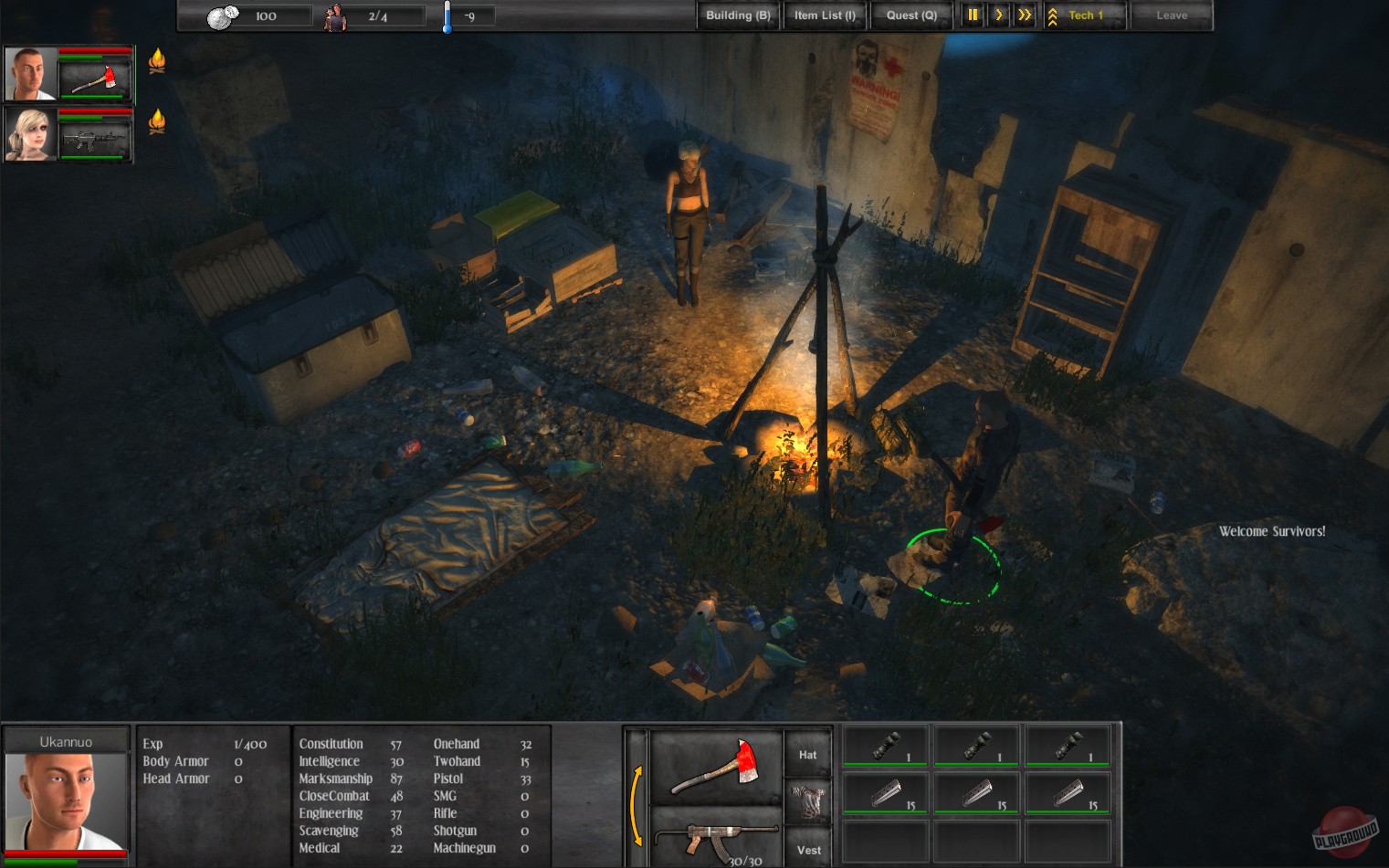Click the campfire icon next to Ukannuo's portrait
This screenshot has width=1389, height=868.
pyautogui.click(x=157, y=60)
